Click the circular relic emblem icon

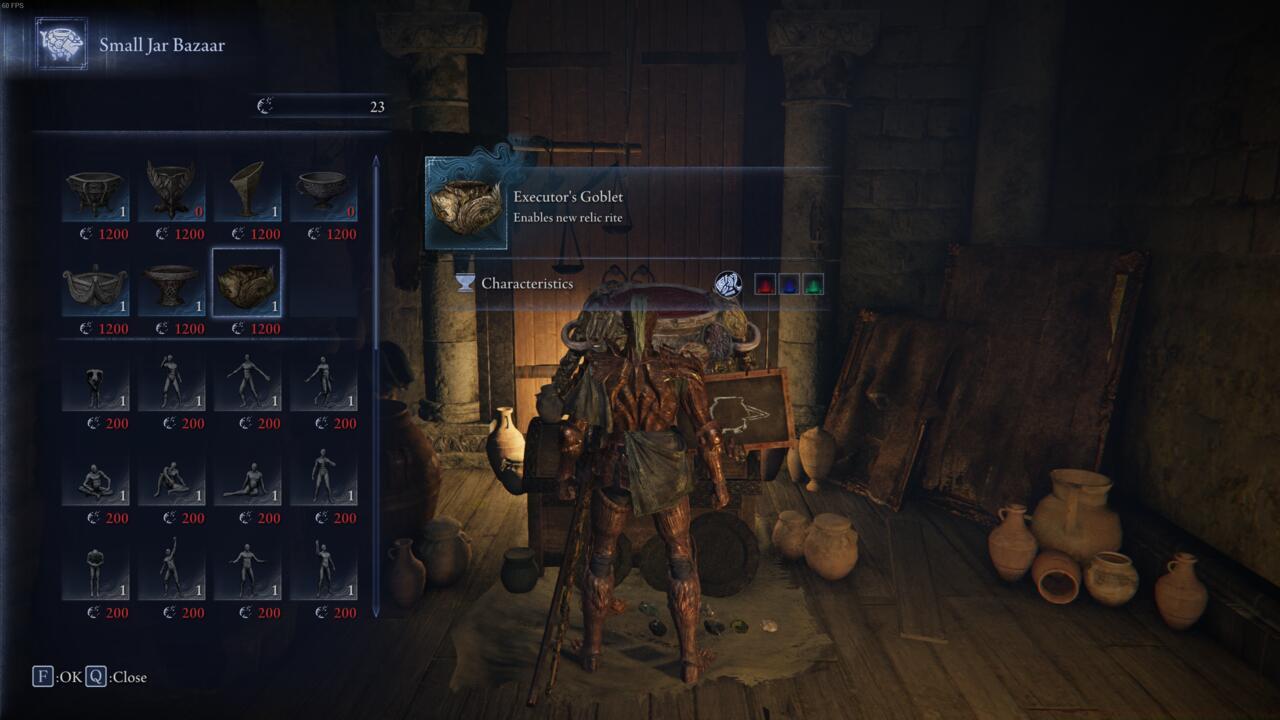727,283
